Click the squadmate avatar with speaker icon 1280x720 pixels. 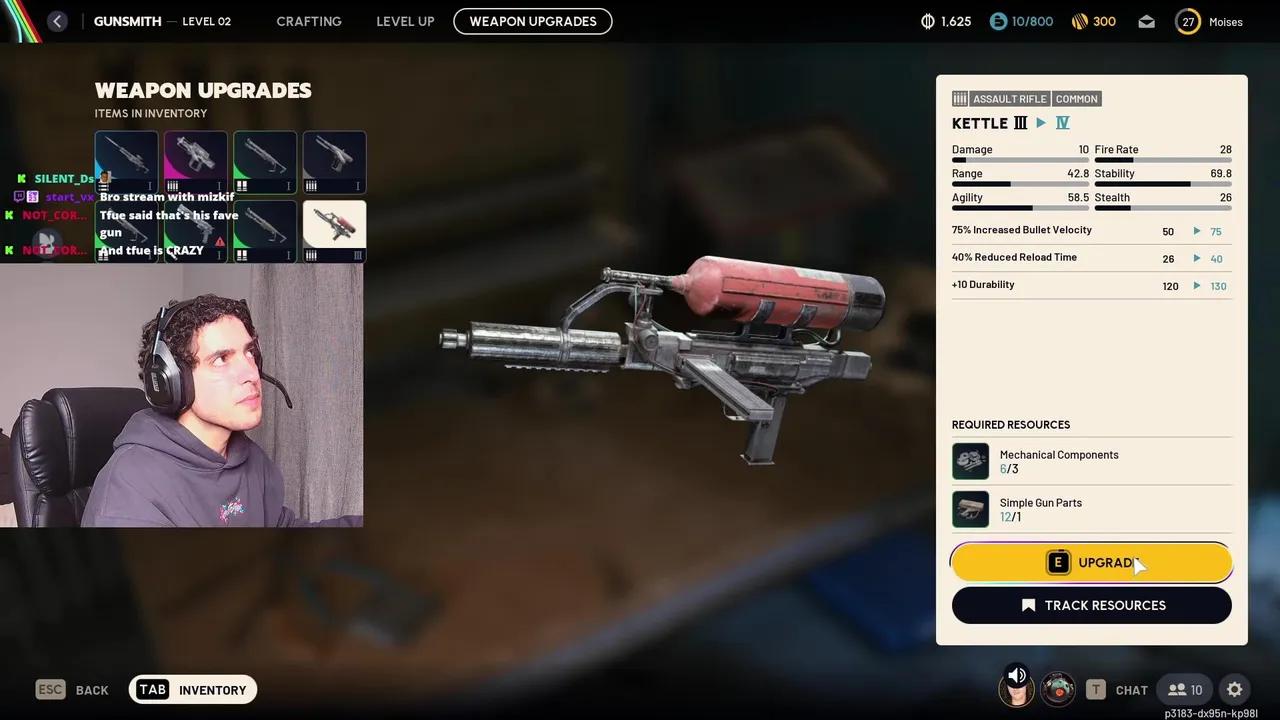click(1016, 688)
